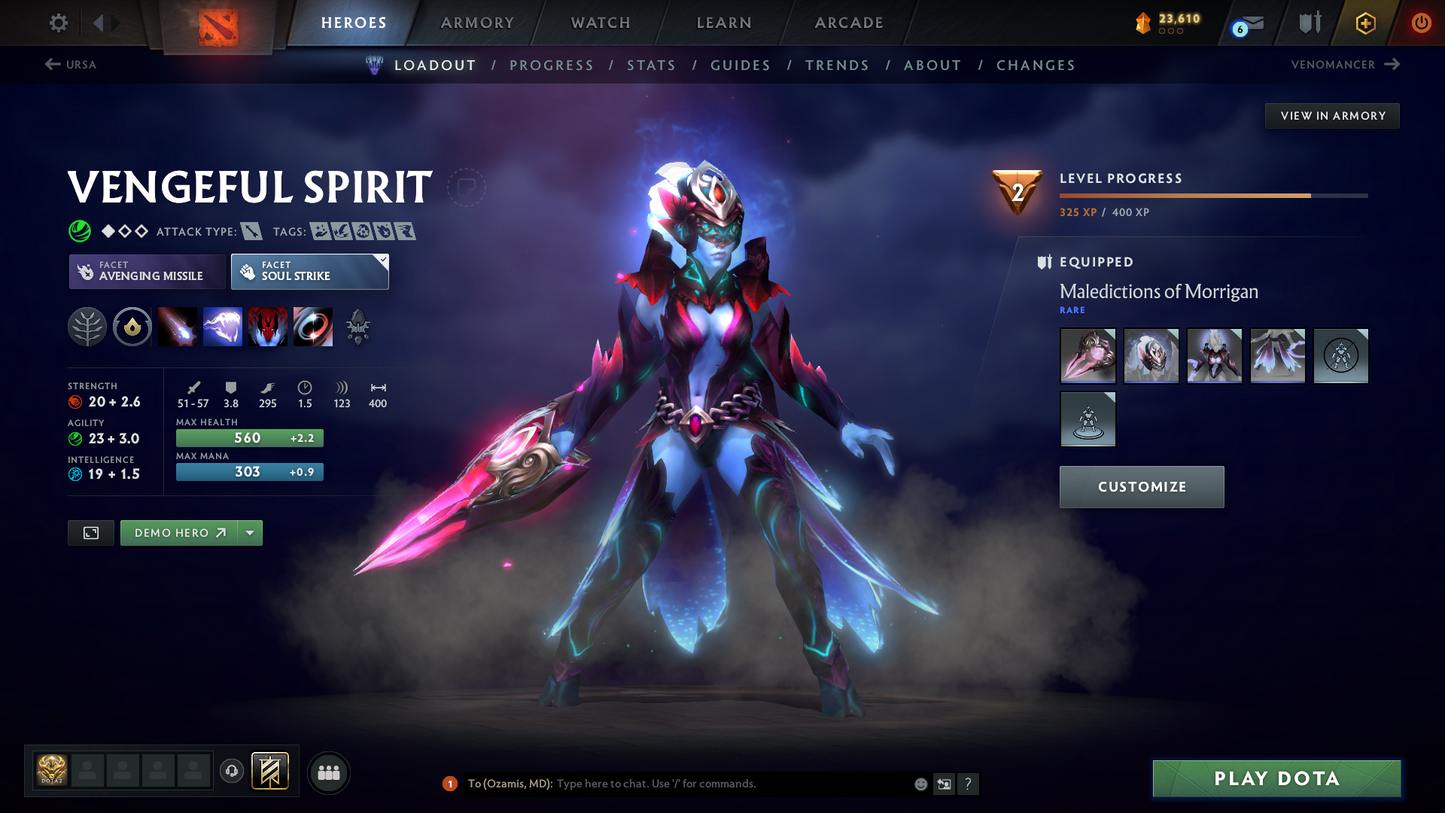Open the armory inventory shield icon
This screenshot has width=1445, height=813.
pos(1311,22)
